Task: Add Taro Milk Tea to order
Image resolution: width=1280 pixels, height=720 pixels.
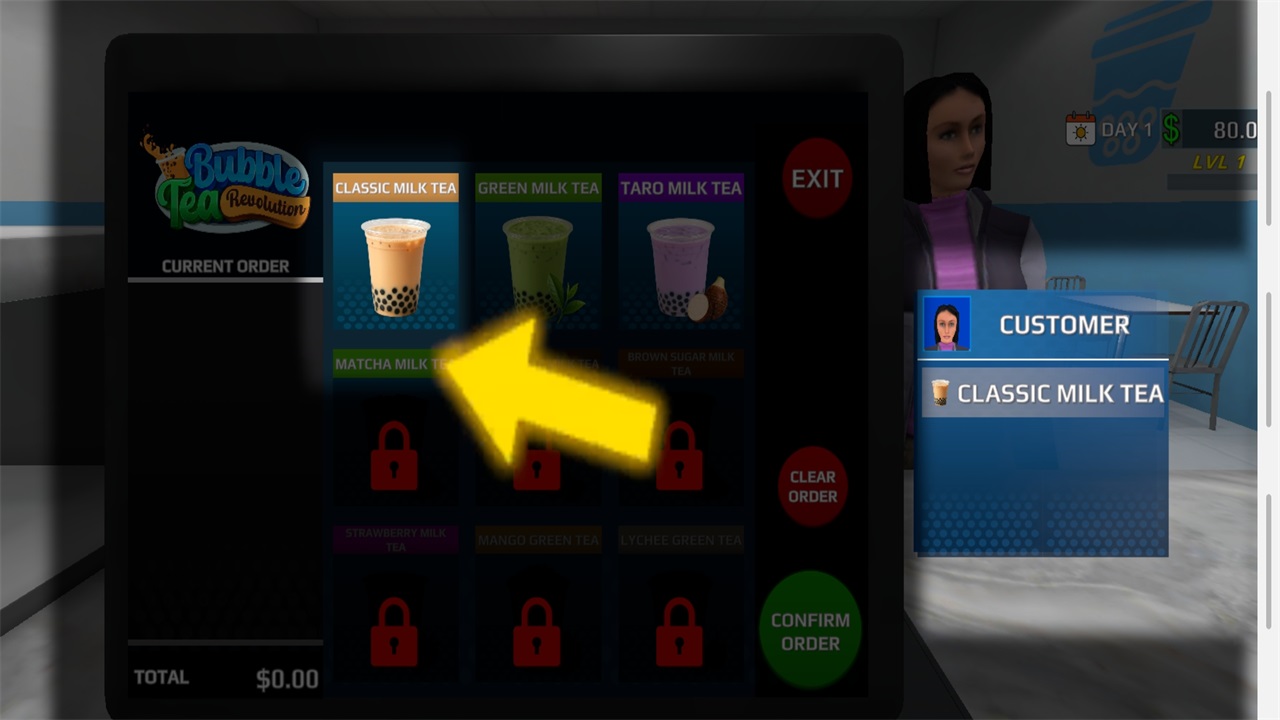Action: [x=681, y=251]
